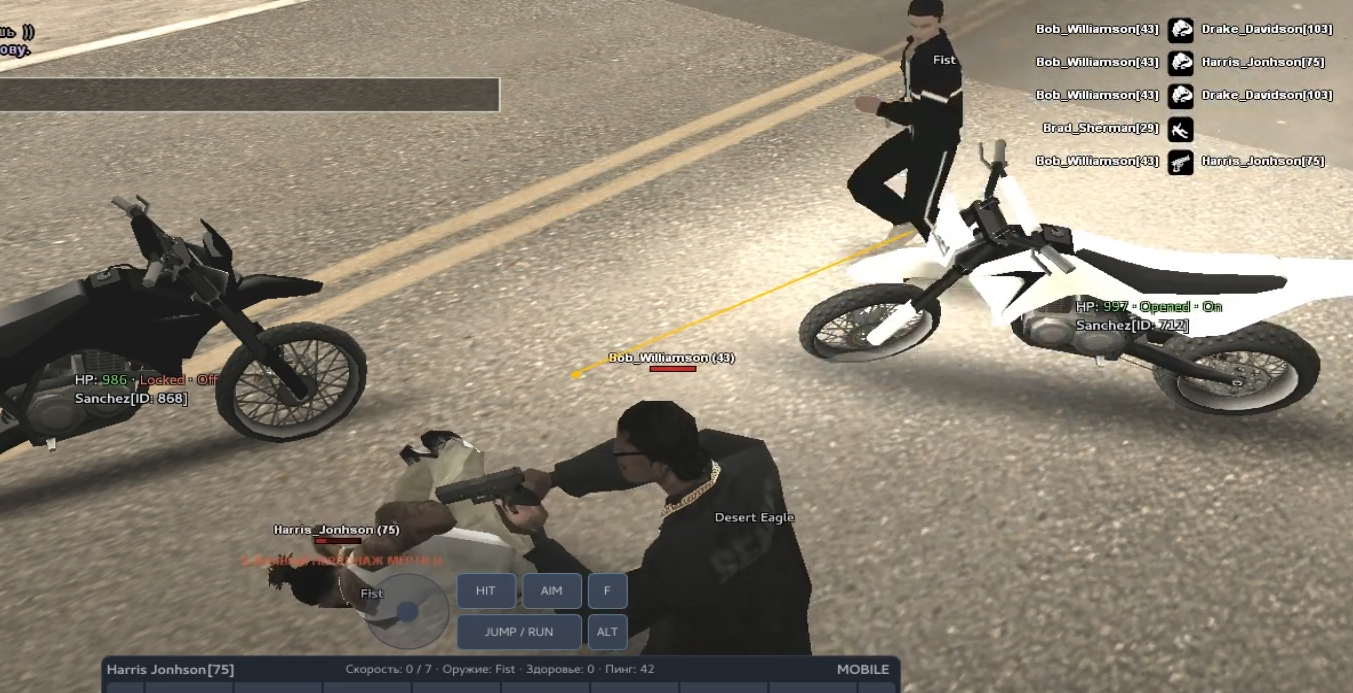Focus the grey chat input bar
The width and height of the screenshot is (1353, 693).
pos(249,95)
